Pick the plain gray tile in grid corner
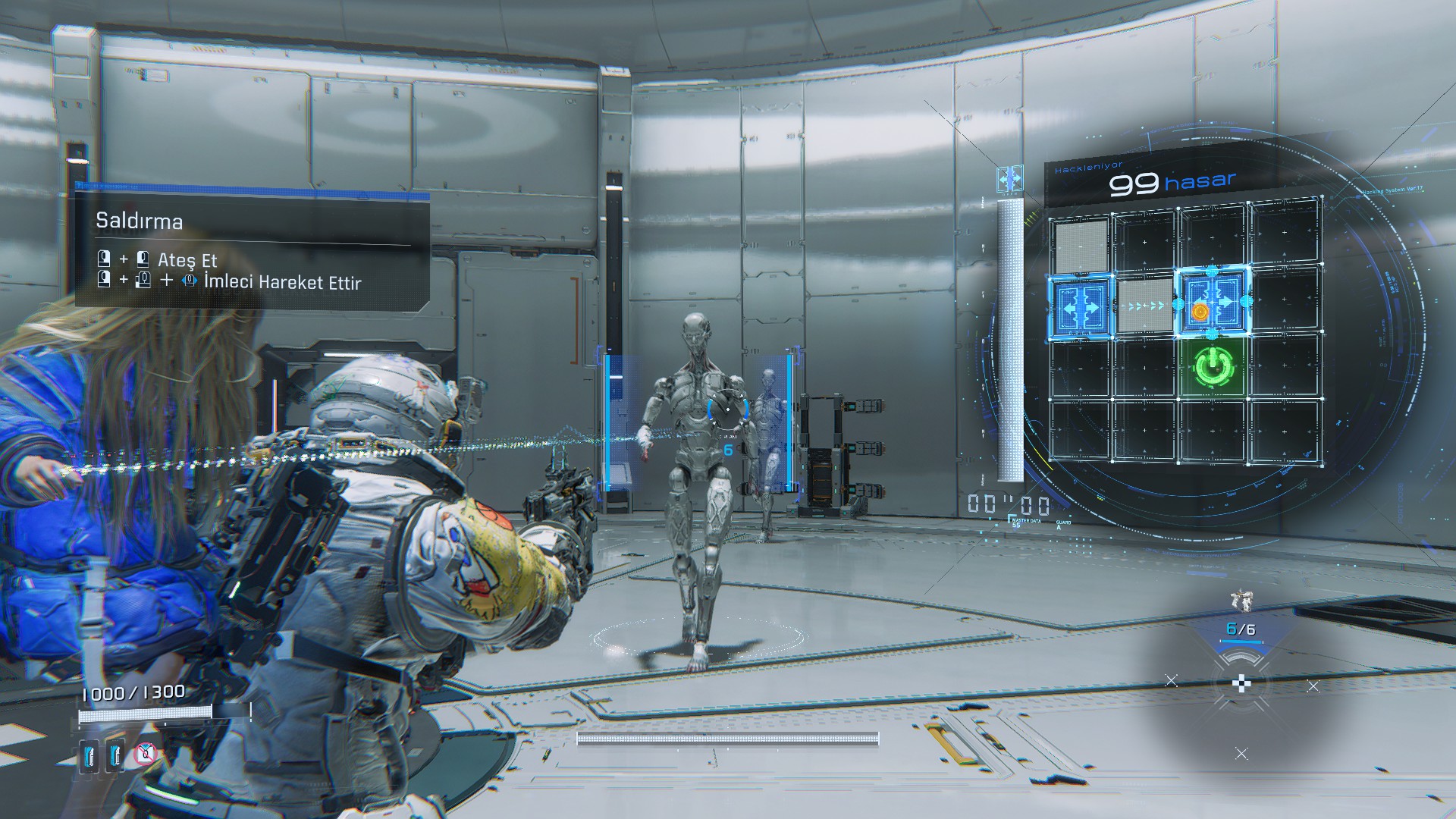This screenshot has height=819, width=1456. pos(1080,243)
